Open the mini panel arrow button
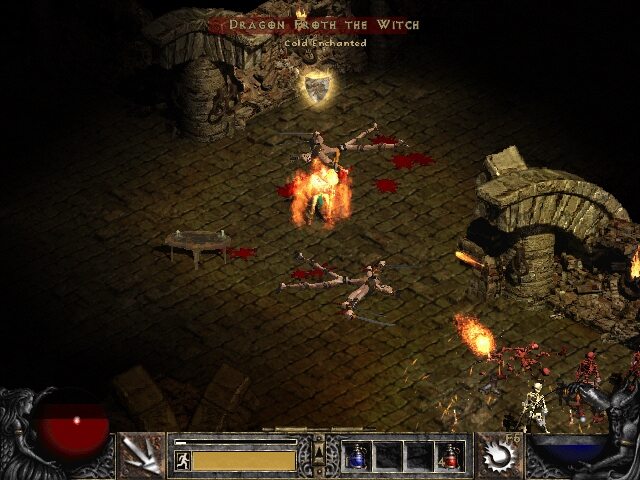This screenshot has width=640, height=480. pyautogui.click(x=319, y=448)
